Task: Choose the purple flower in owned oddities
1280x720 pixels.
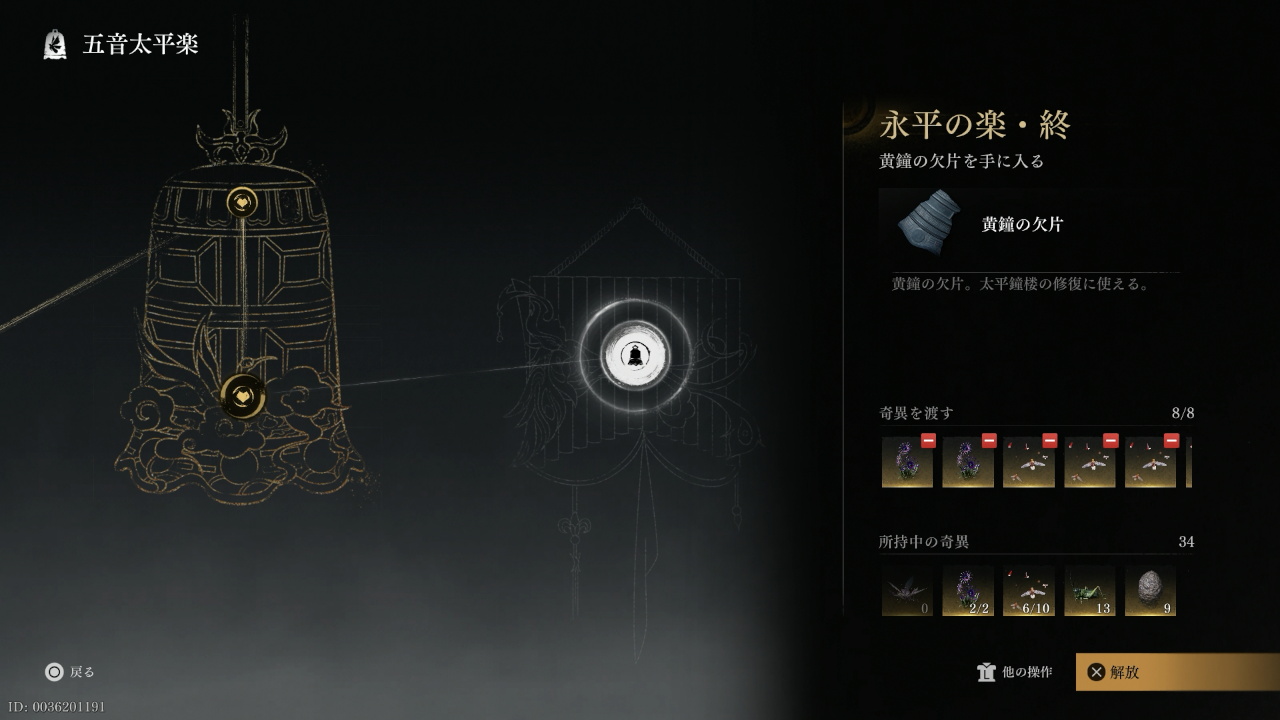Action: point(968,591)
